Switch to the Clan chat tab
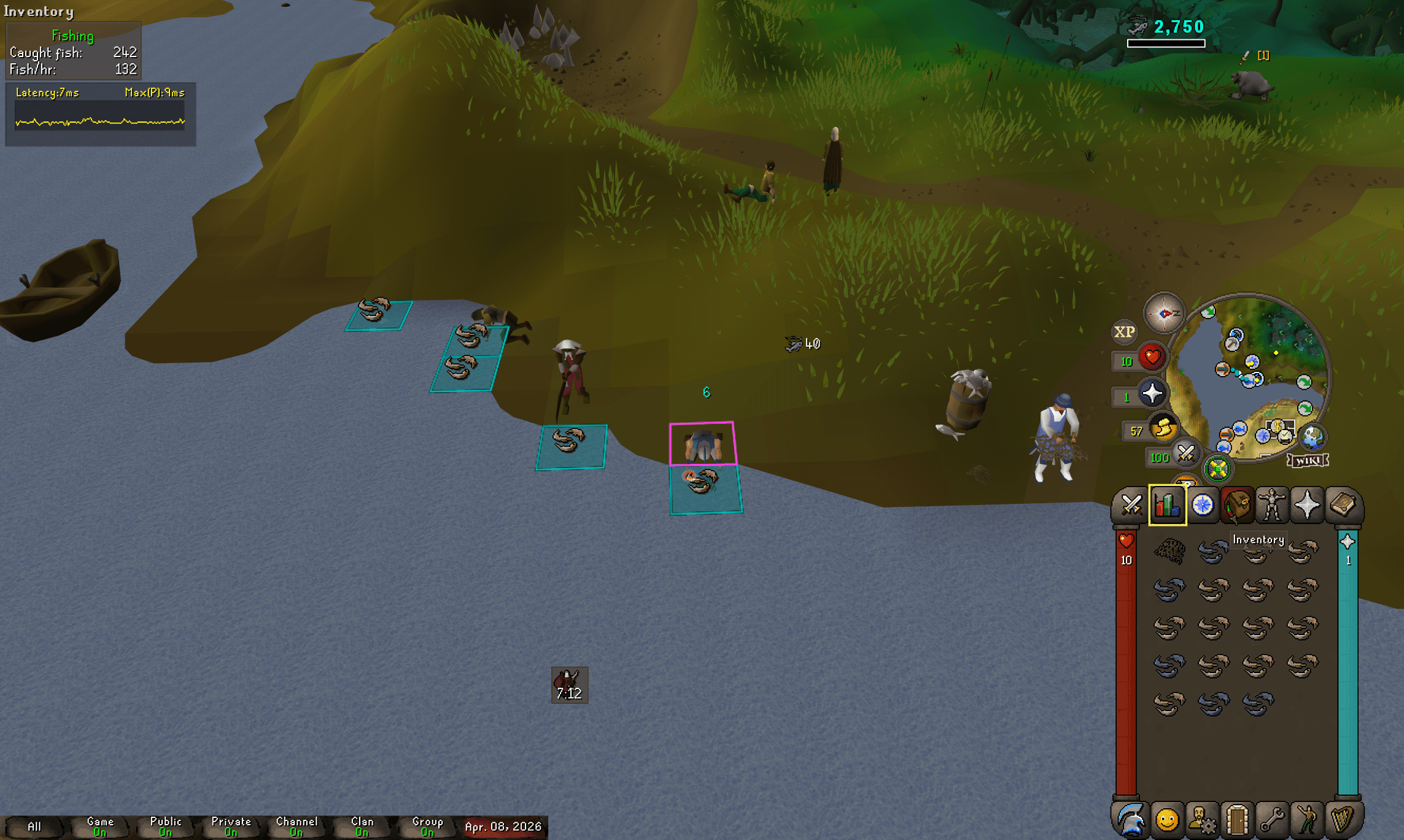 click(x=362, y=825)
